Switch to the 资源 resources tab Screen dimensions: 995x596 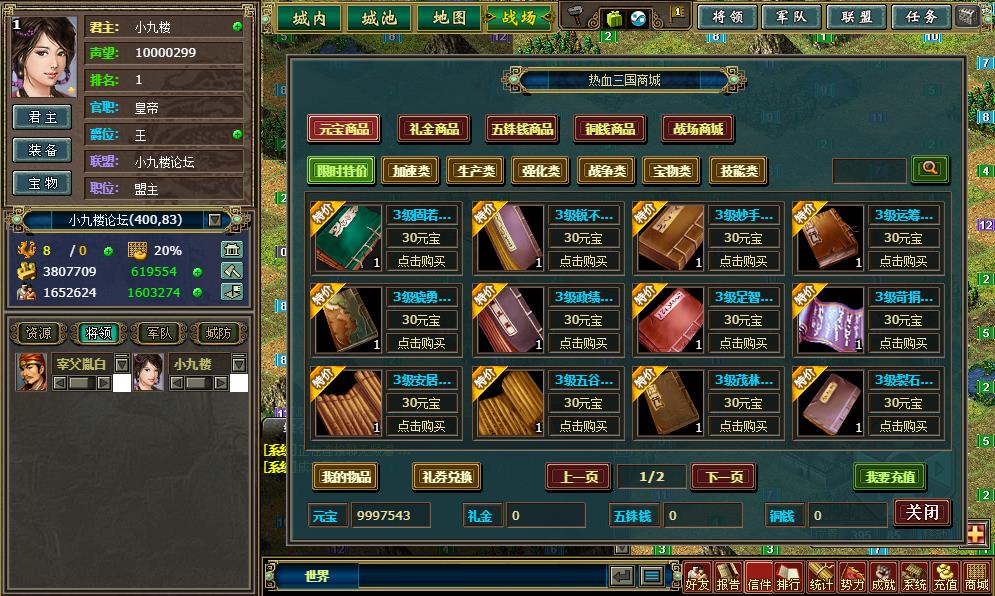point(39,333)
